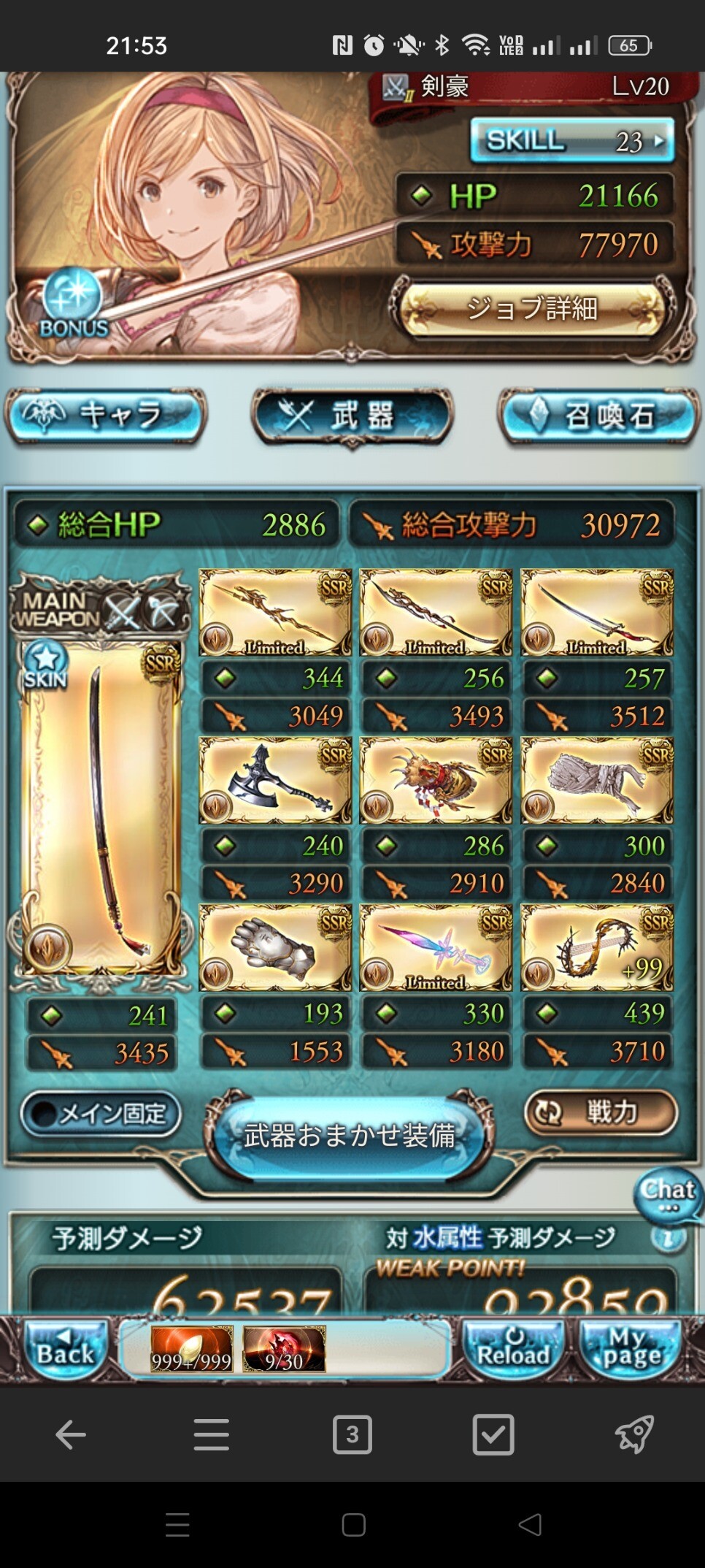Image resolution: width=705 pixels, height=1568 pixels.
Task: Open the SKILL 23 panel
Action: tap(571, 139)
